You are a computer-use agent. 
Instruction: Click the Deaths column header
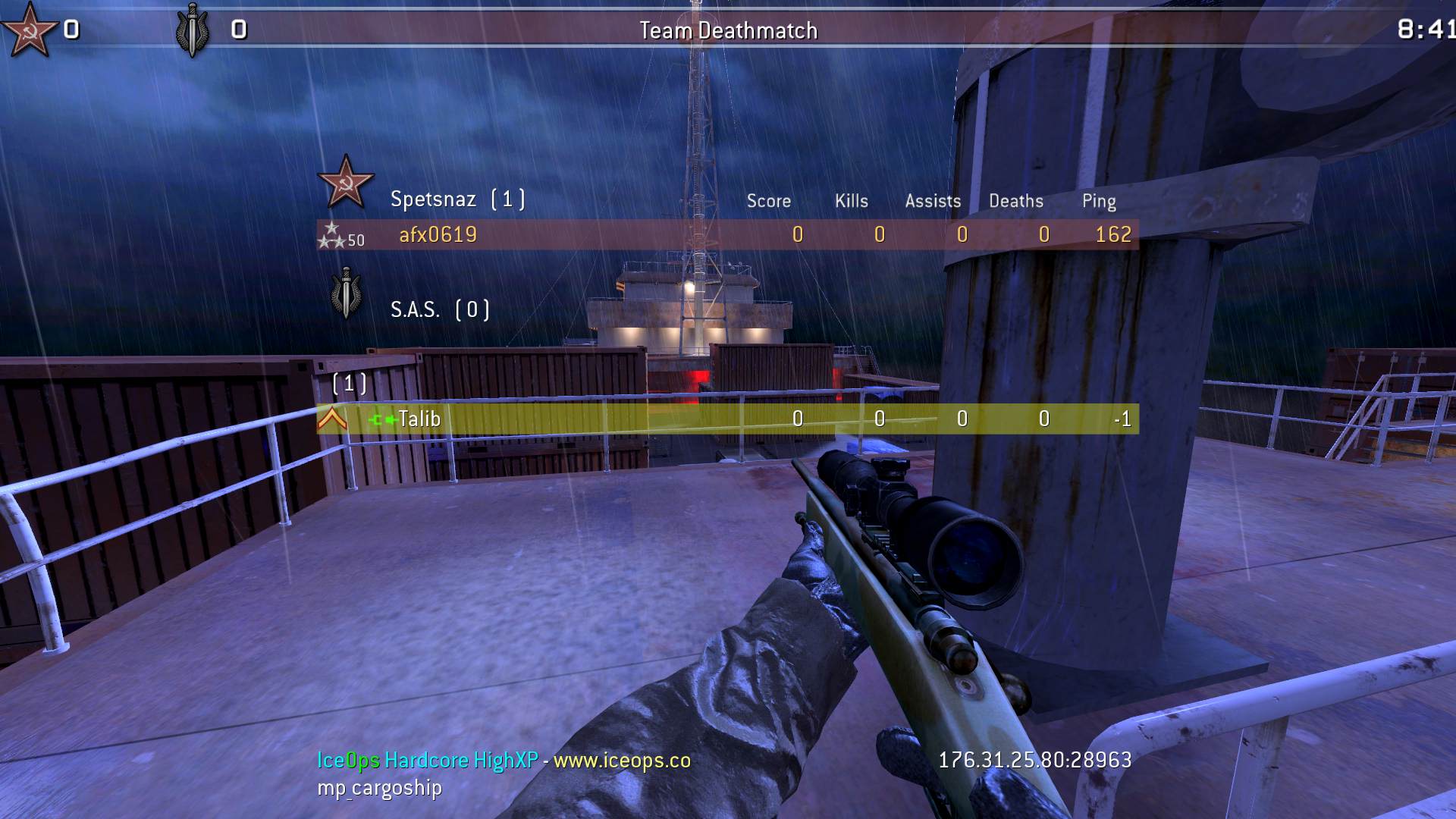(1015, 201)
